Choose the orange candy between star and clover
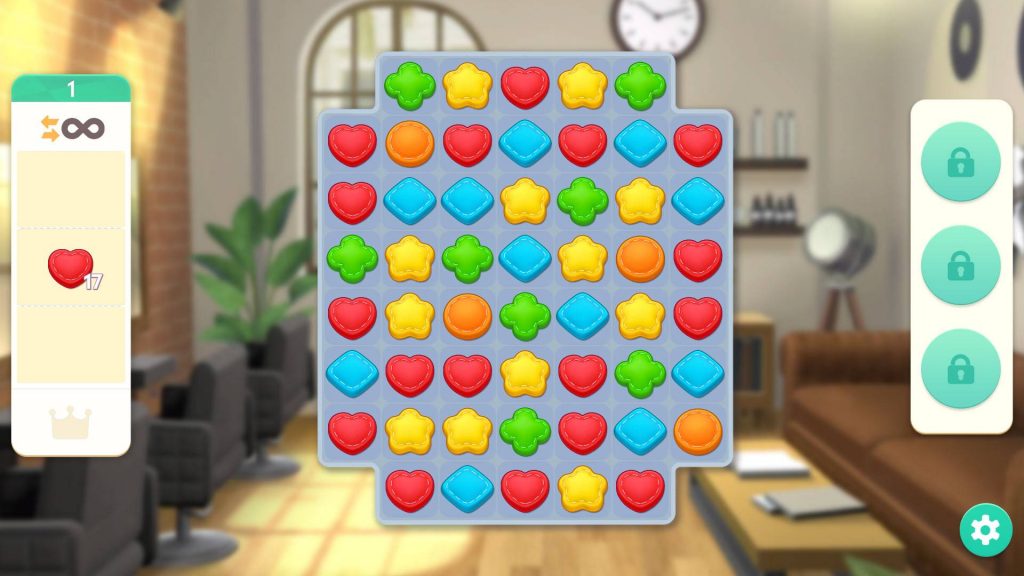Viewport: 1024px width, 576px height. pos(468,316)
